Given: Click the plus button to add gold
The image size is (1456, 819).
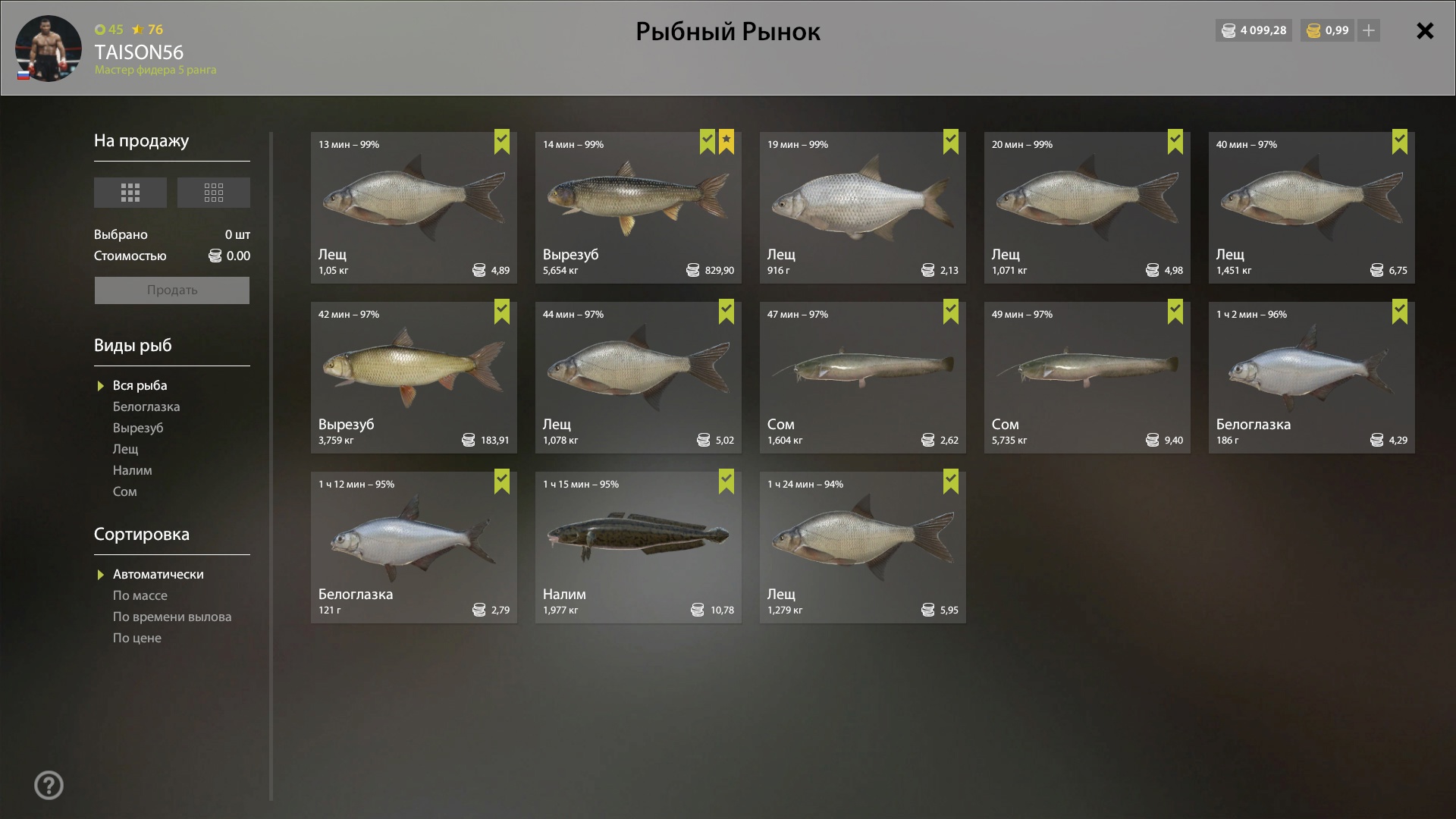Looking at the screenshot, I should [1369, 31].
